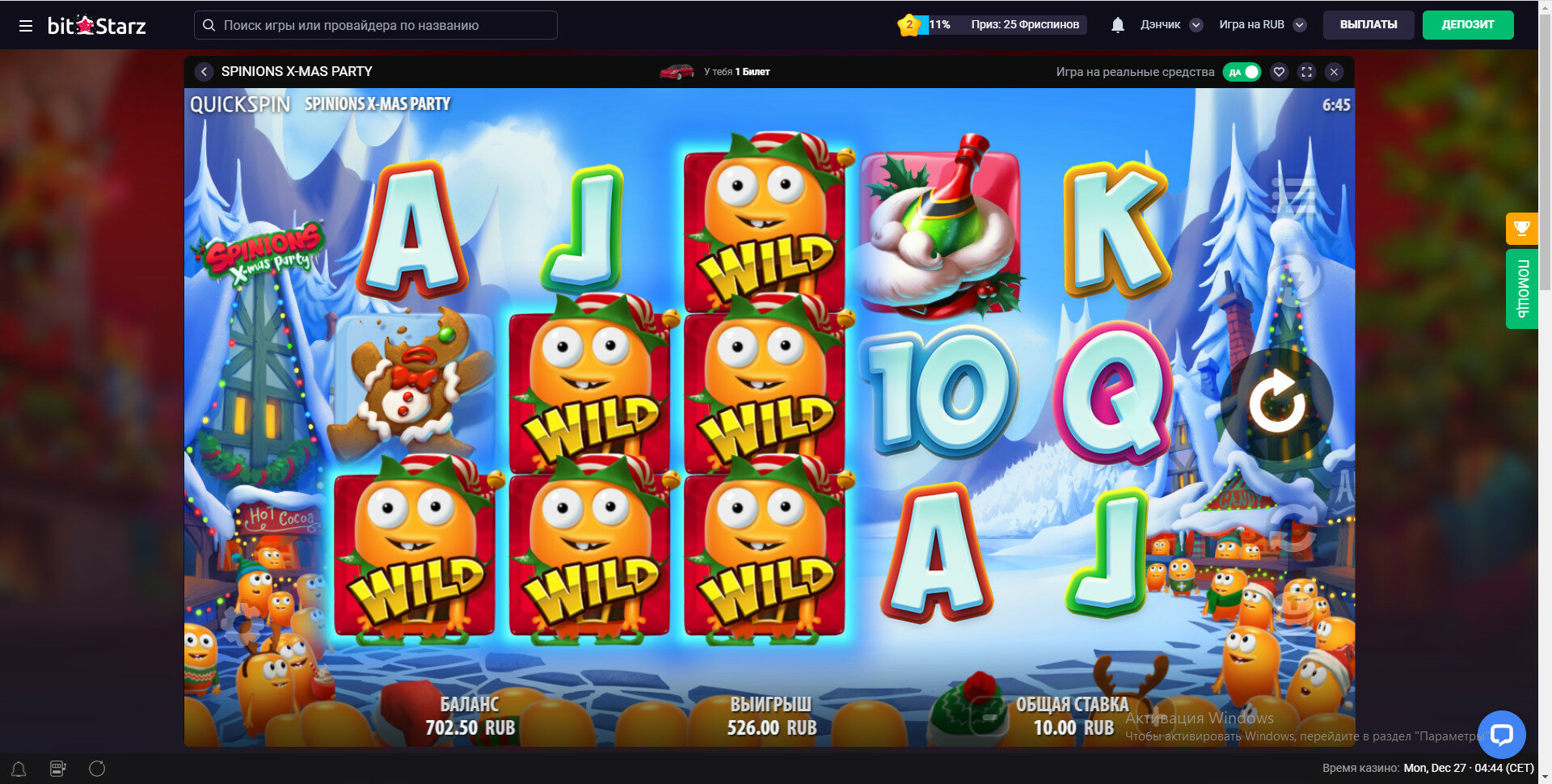Viewport: 1552px width, 784px height.
Task: Spin the reels with the circular arrow button
Action: [1276, 403]
